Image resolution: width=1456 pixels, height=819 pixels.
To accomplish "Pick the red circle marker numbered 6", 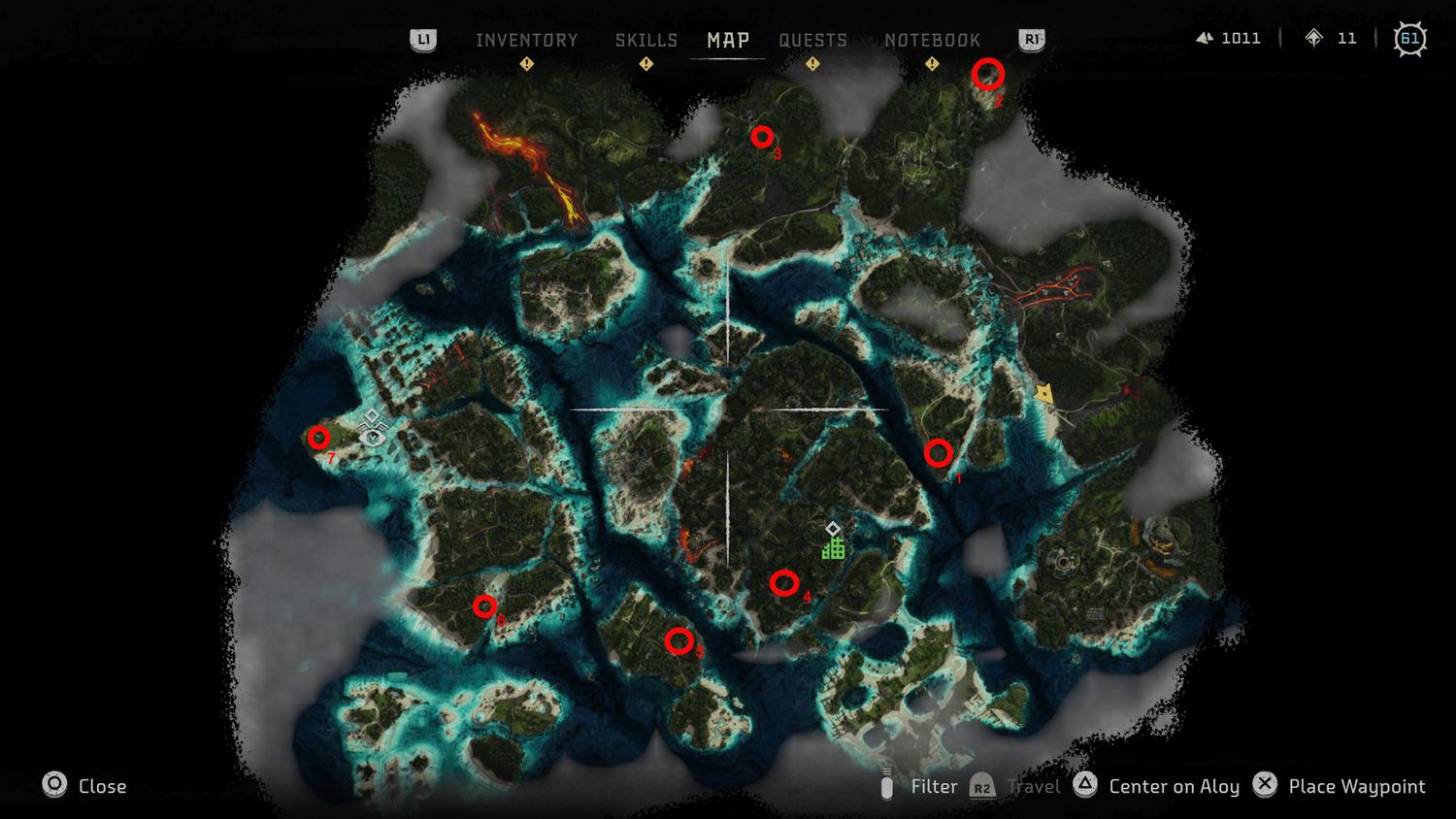I will pyautogui.click(x=484, y=606).
